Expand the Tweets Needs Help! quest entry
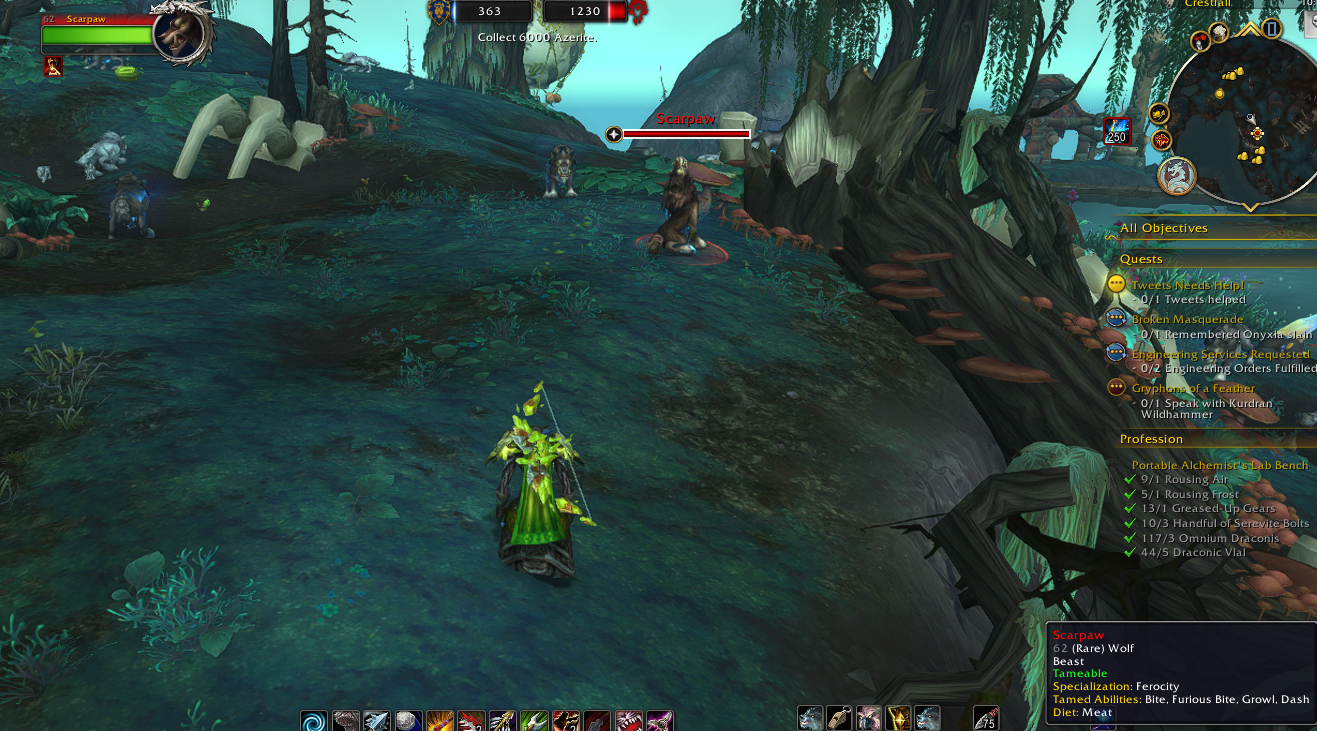This screenshot has height=731, width=1317. pos(1187,285)
